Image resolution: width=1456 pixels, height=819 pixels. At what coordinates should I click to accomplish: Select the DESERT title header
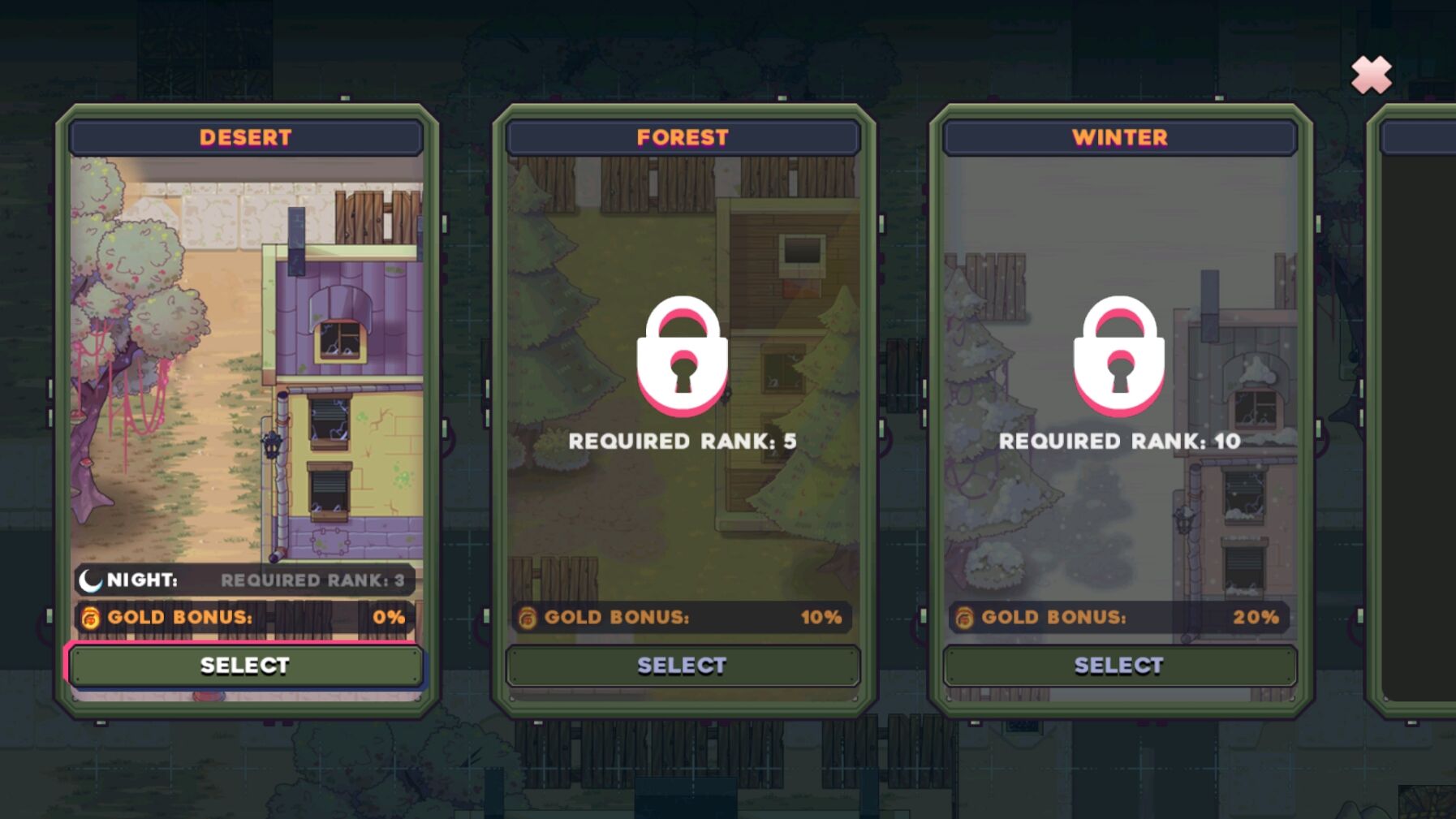click(x=245, y=137)
